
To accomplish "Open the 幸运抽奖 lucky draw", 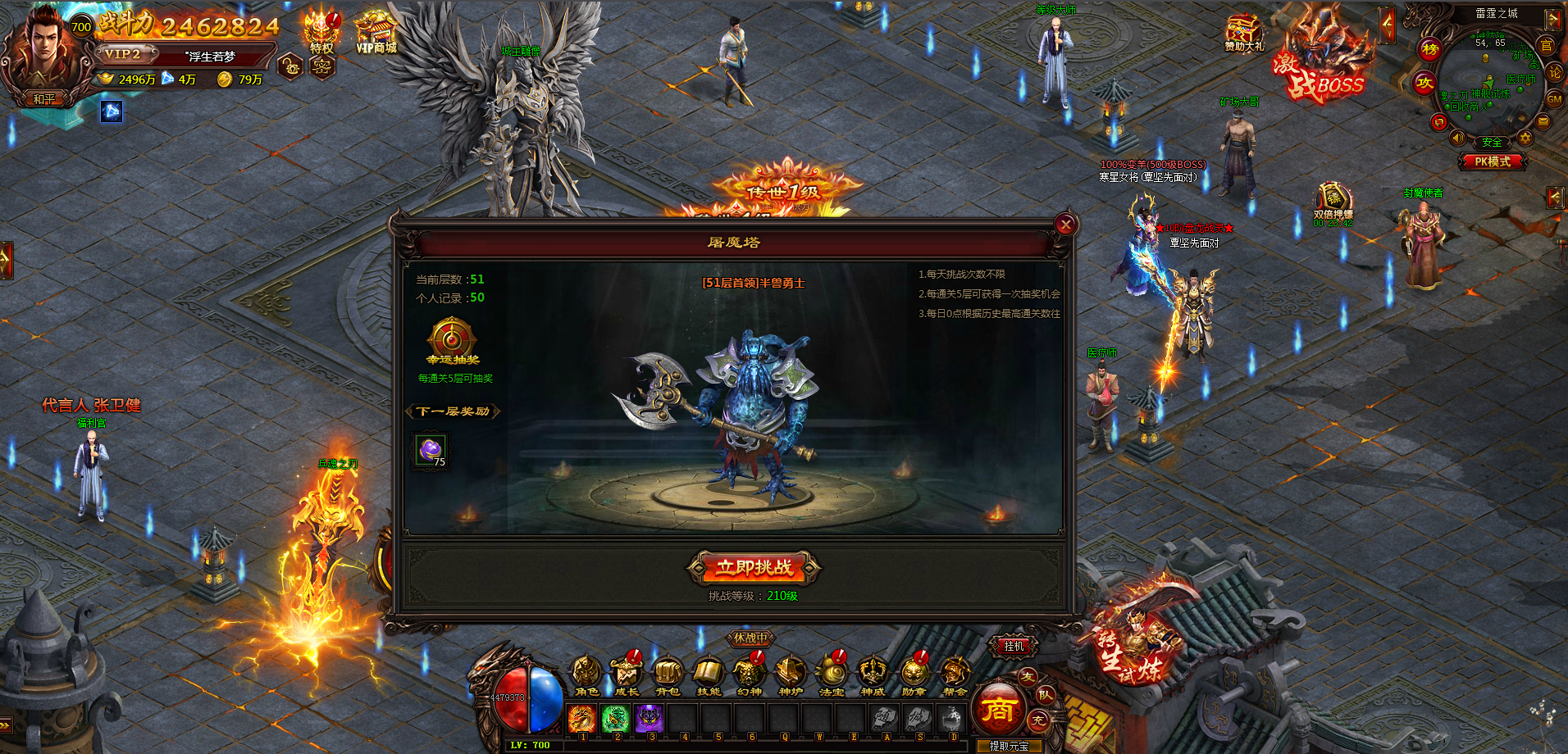I will (x=451, y=340).
